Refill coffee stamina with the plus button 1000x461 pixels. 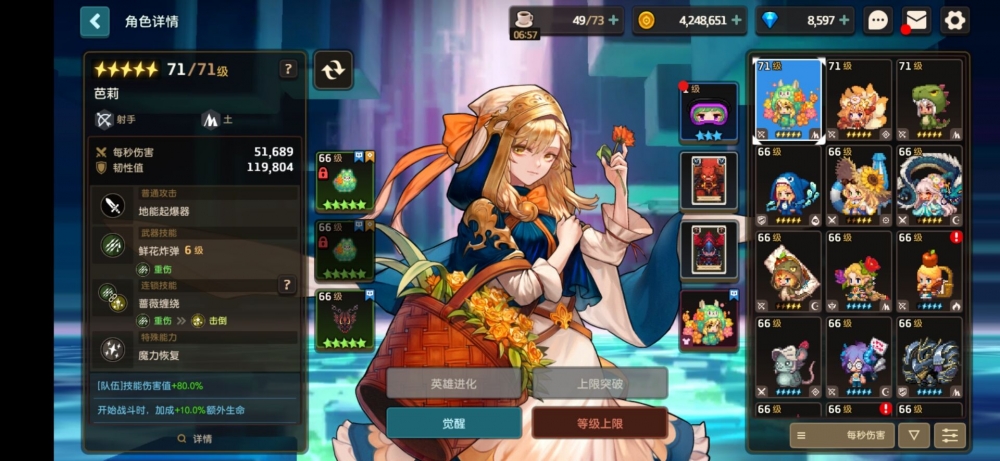coord(613,20)
